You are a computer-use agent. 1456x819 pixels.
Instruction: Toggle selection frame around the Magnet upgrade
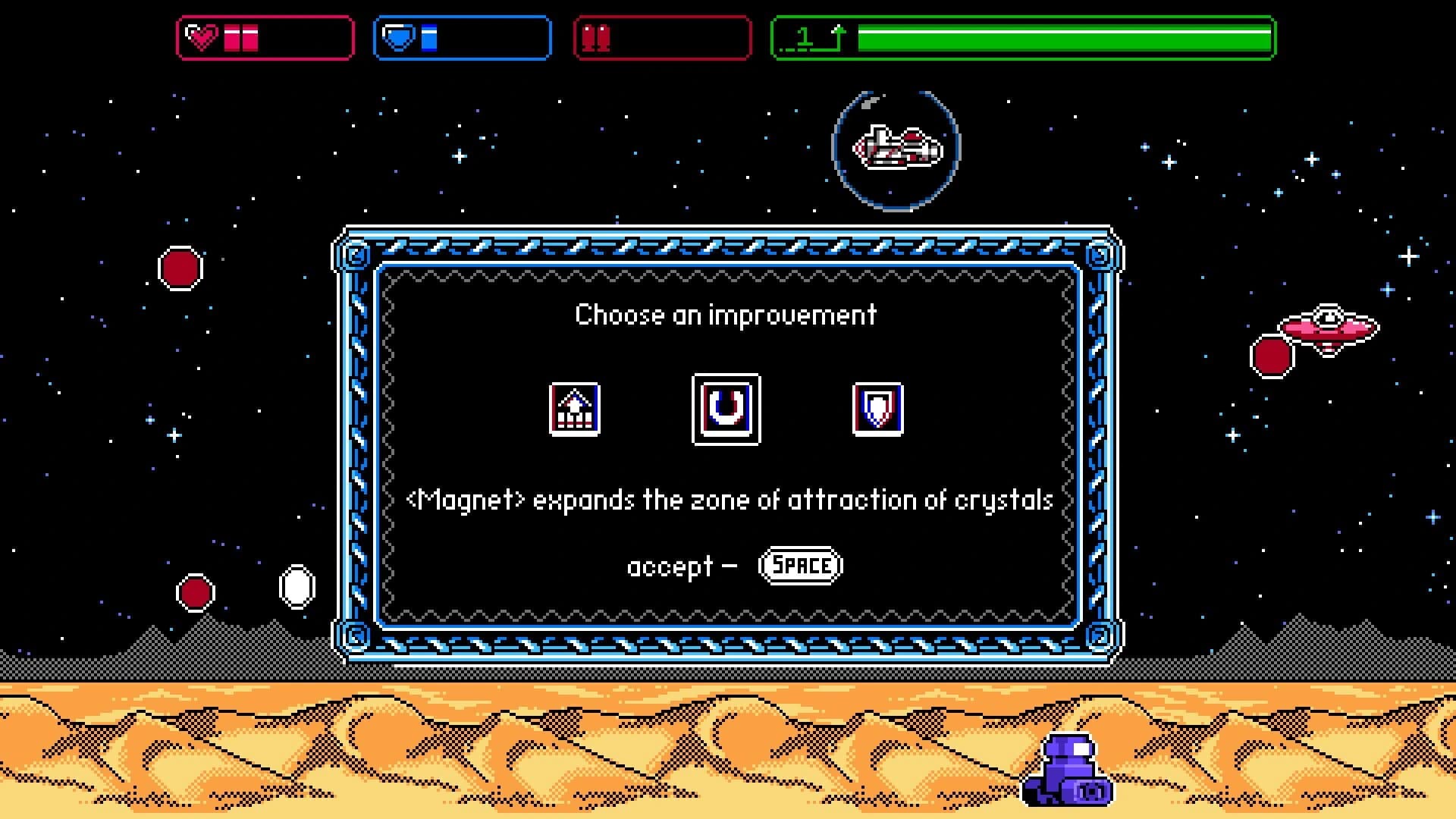pyautogui.click(x=726, y=409)
